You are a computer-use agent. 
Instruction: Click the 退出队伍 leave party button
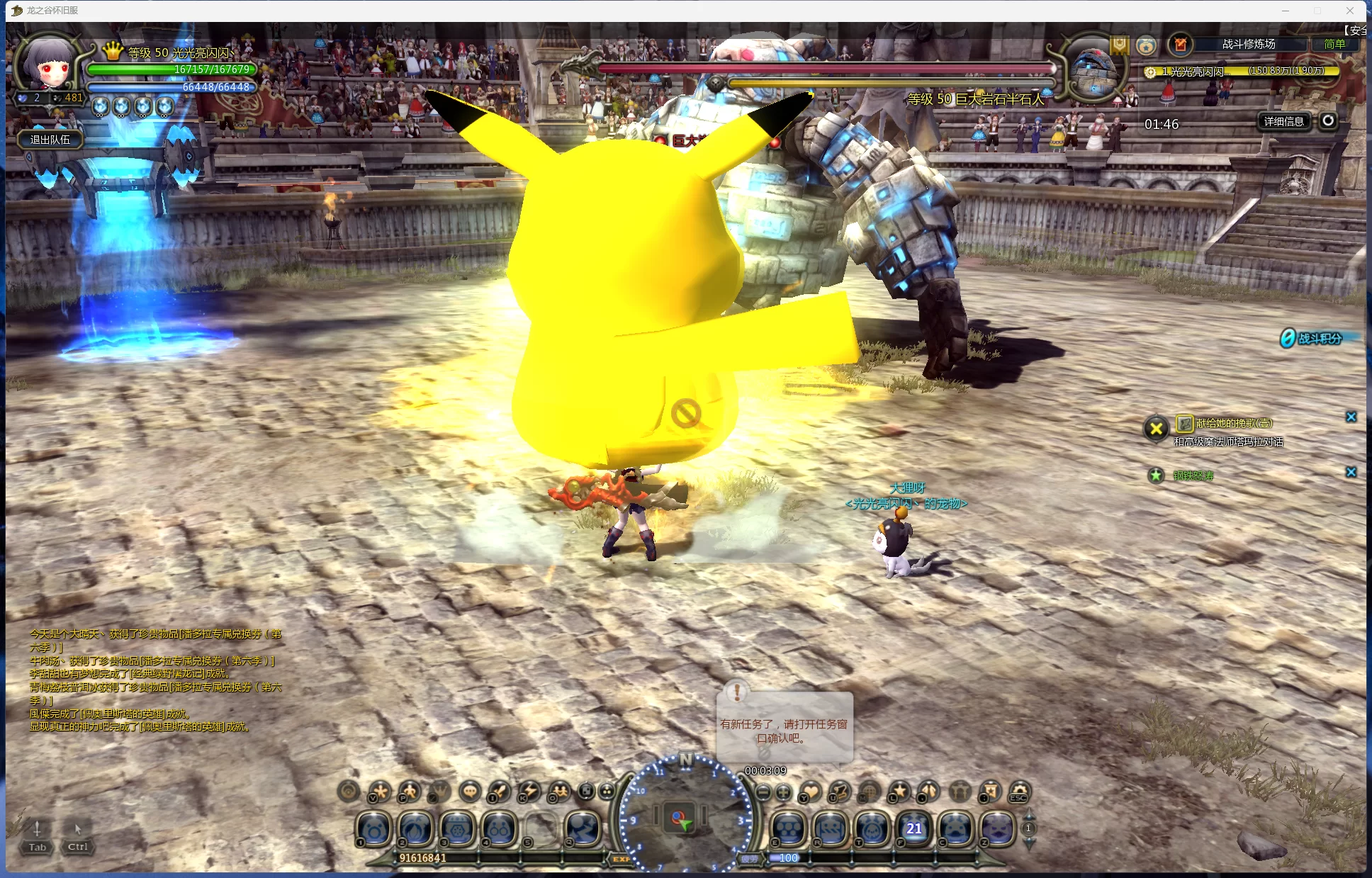[50, 140]
